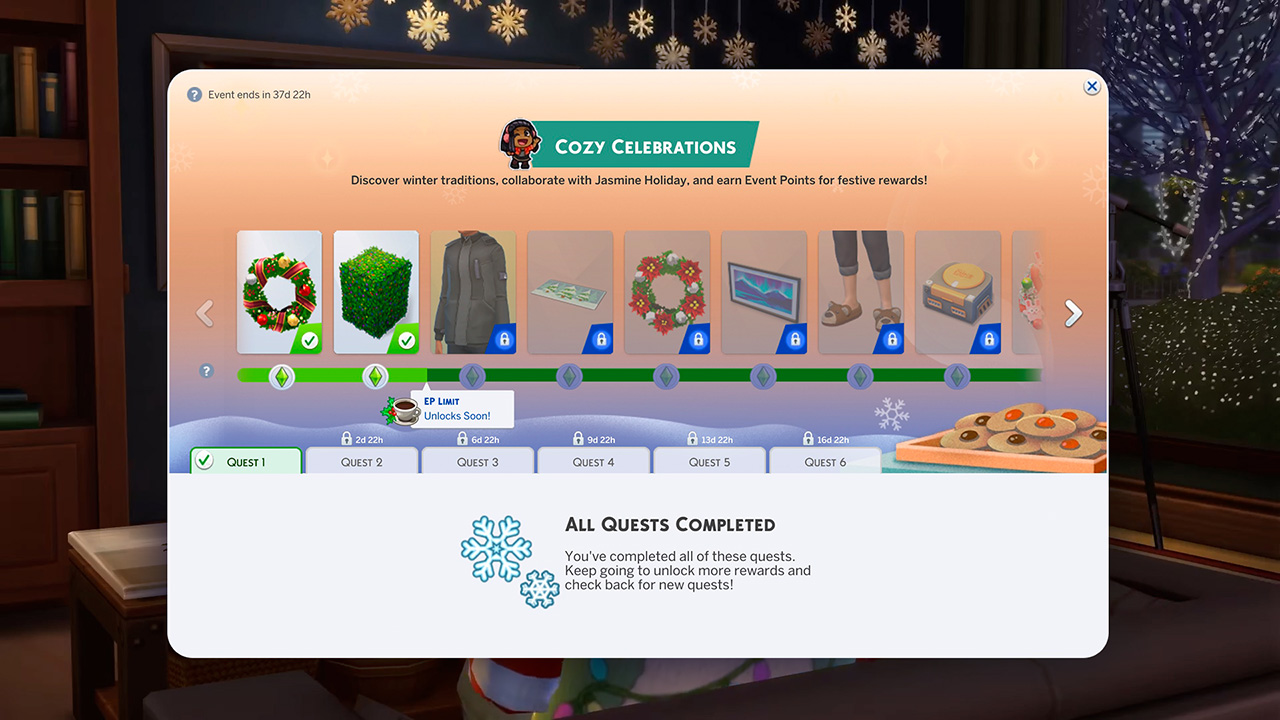Select the green hedge cube reward

pos(376,292)
